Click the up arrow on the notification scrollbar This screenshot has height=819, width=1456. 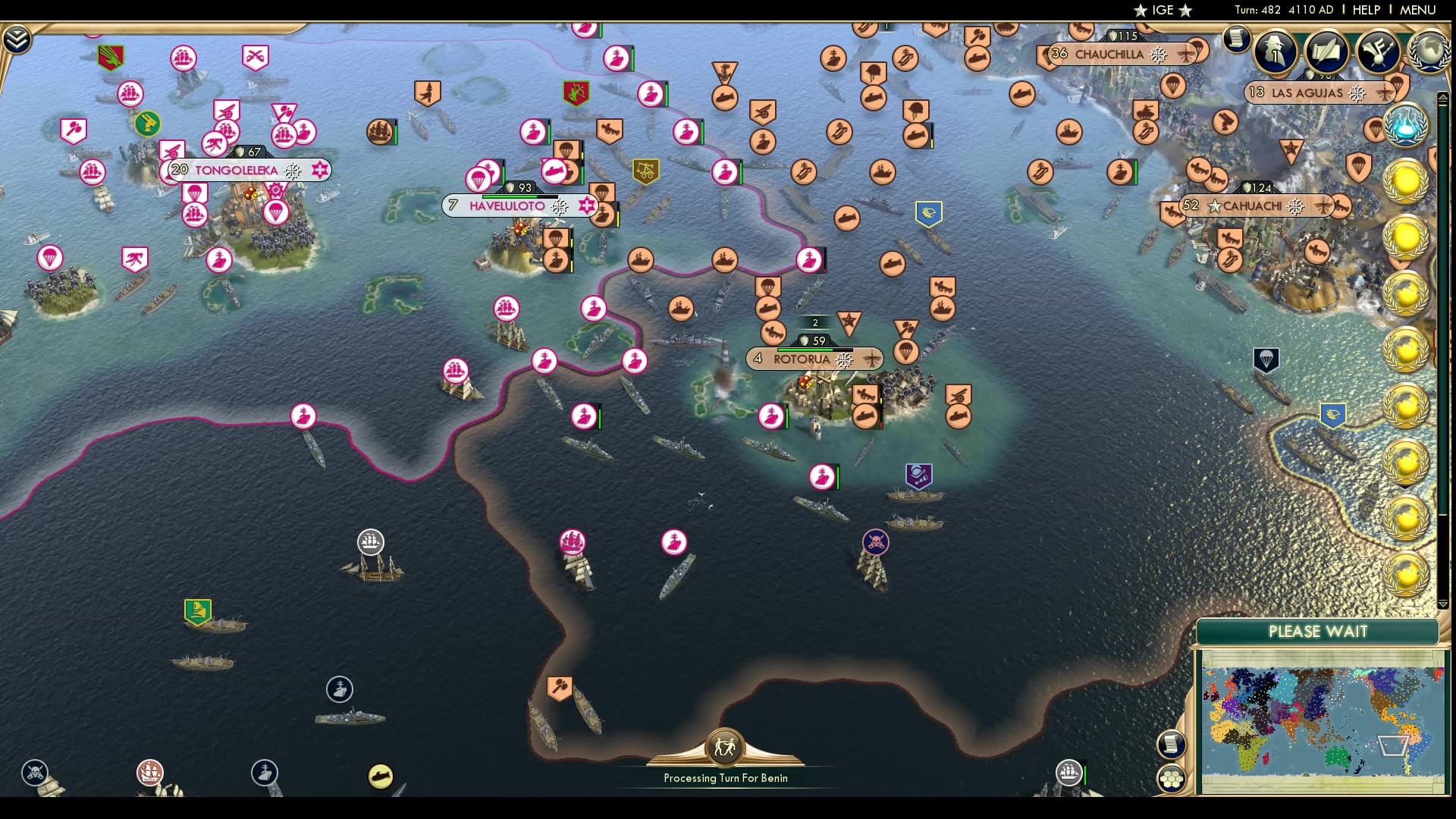(1444, 96)
